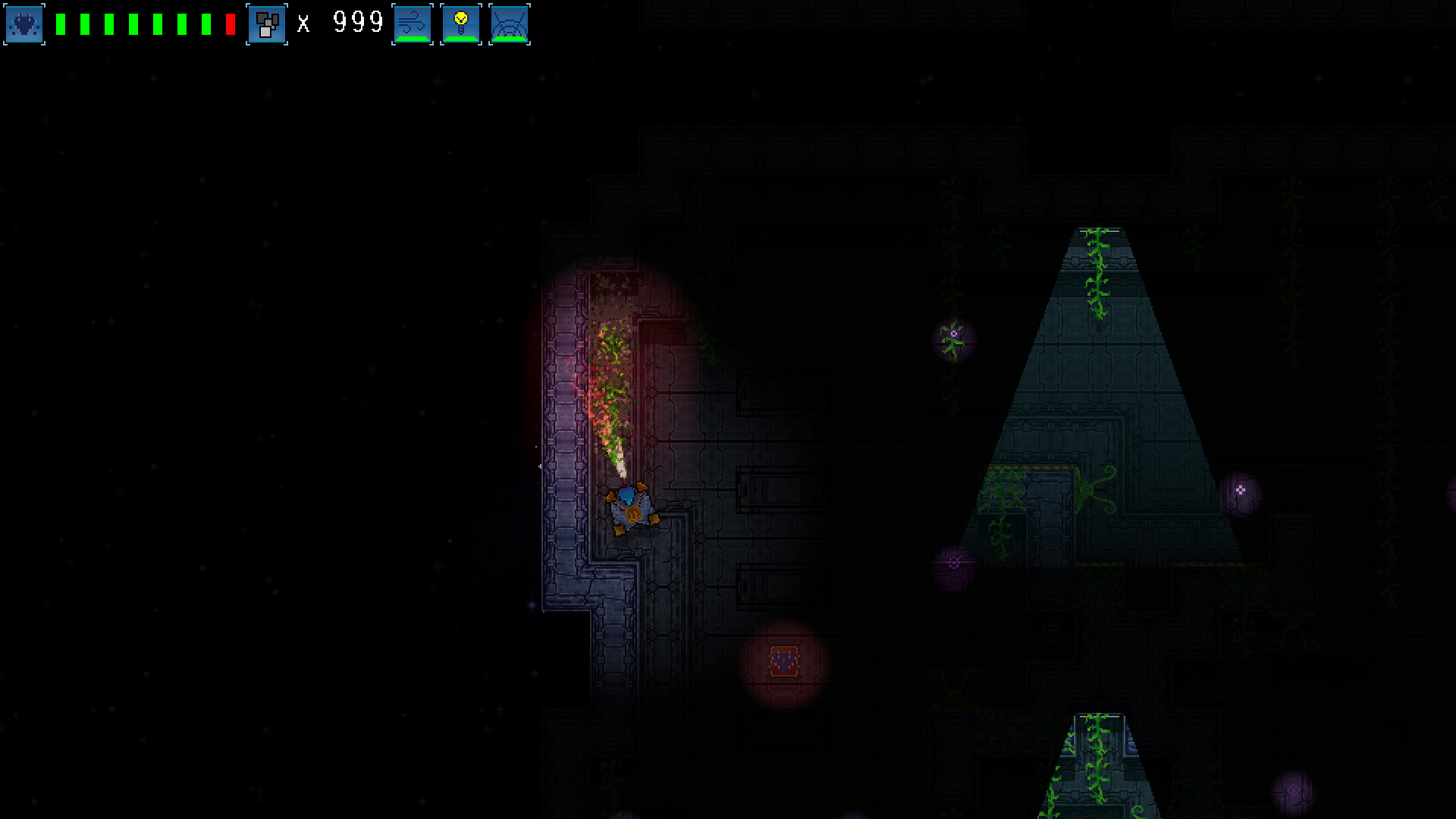Screen dimensions: 1456x819
Task: Click the alien creature portrait icon
Action: tap(24, 24)
